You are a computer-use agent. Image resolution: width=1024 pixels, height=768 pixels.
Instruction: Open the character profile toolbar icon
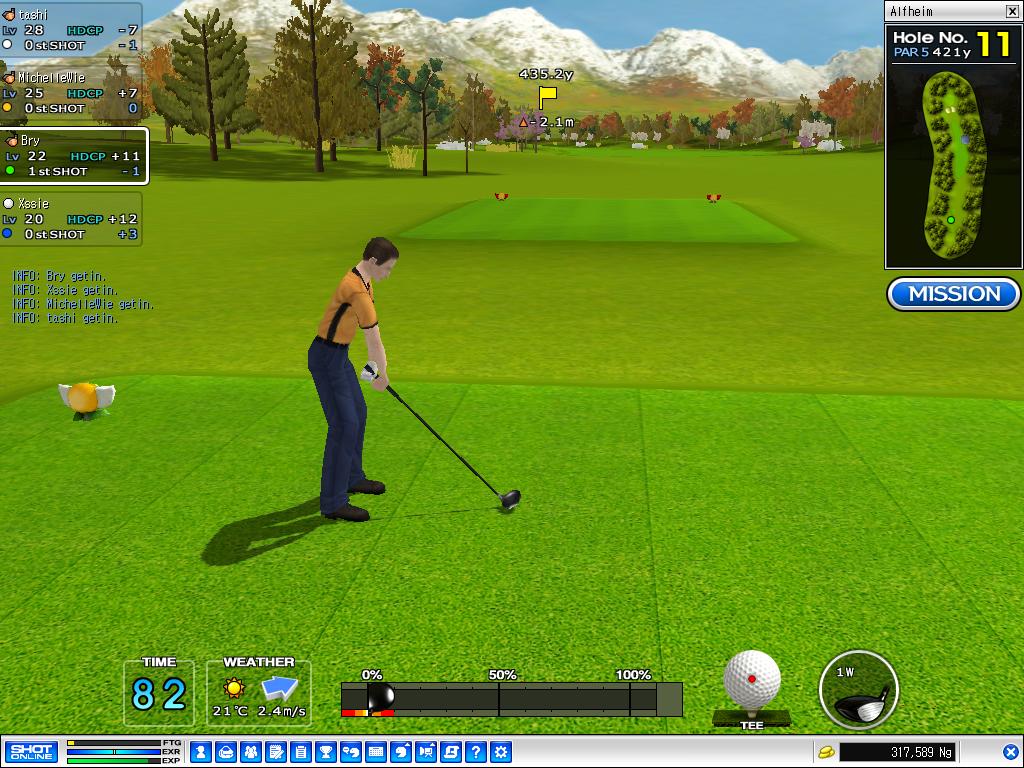tap(200, 751)
